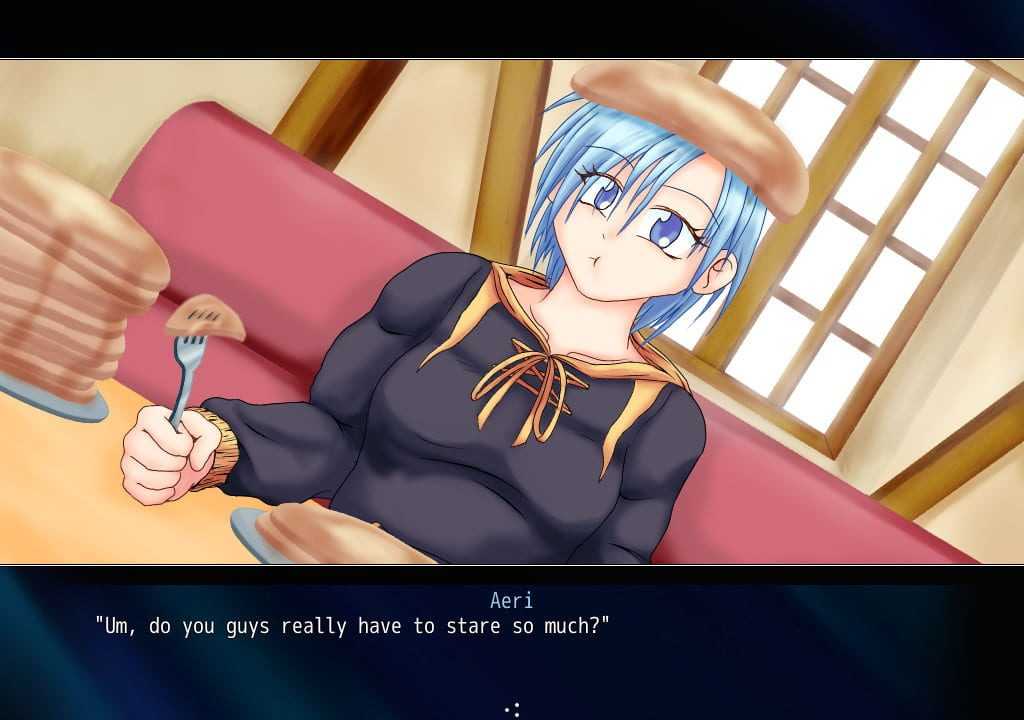1024x720 pixels.
Task: Click the three-dot continue indicator
Action: point(513,709)
